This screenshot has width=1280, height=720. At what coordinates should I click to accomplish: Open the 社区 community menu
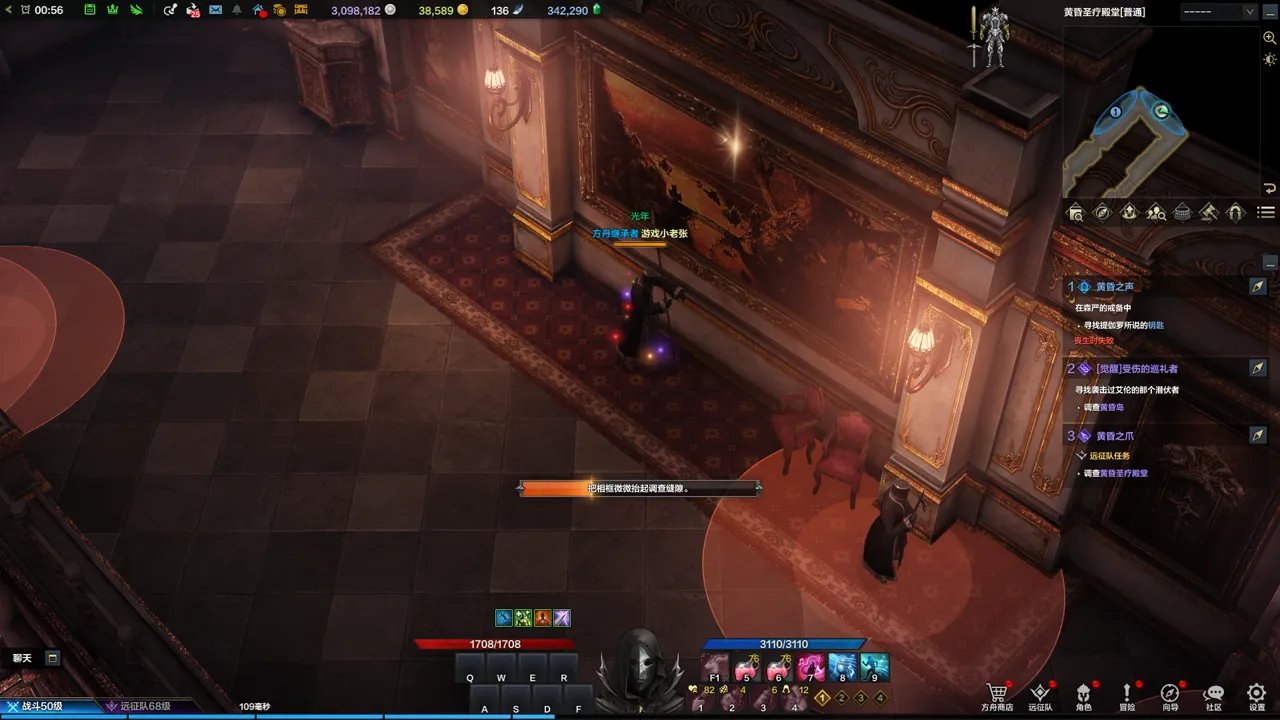tap(1213, 693)
